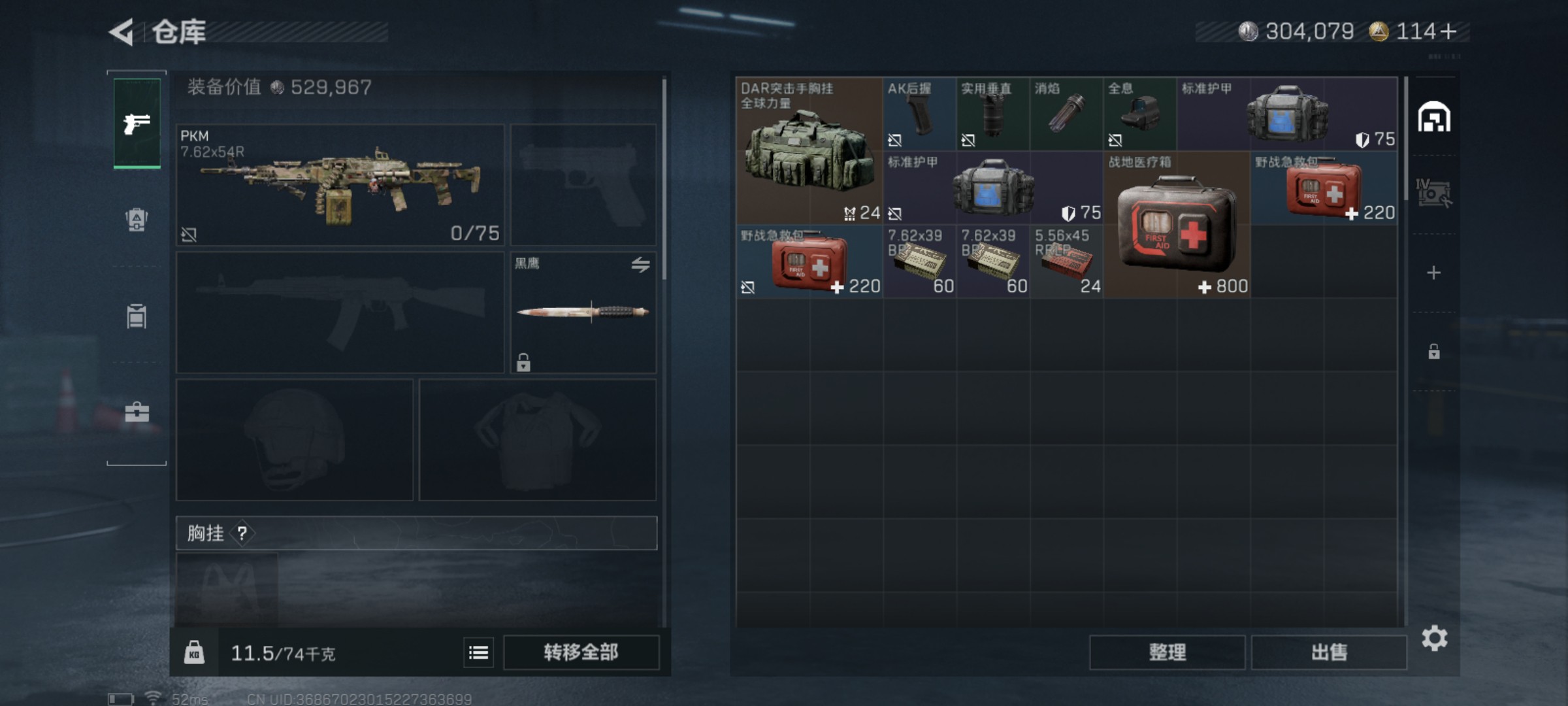This screenshot has width=1568, height=706.
Task: Click the 整理 sort button
Action: pyautogui.click(x=1167, y=652)
